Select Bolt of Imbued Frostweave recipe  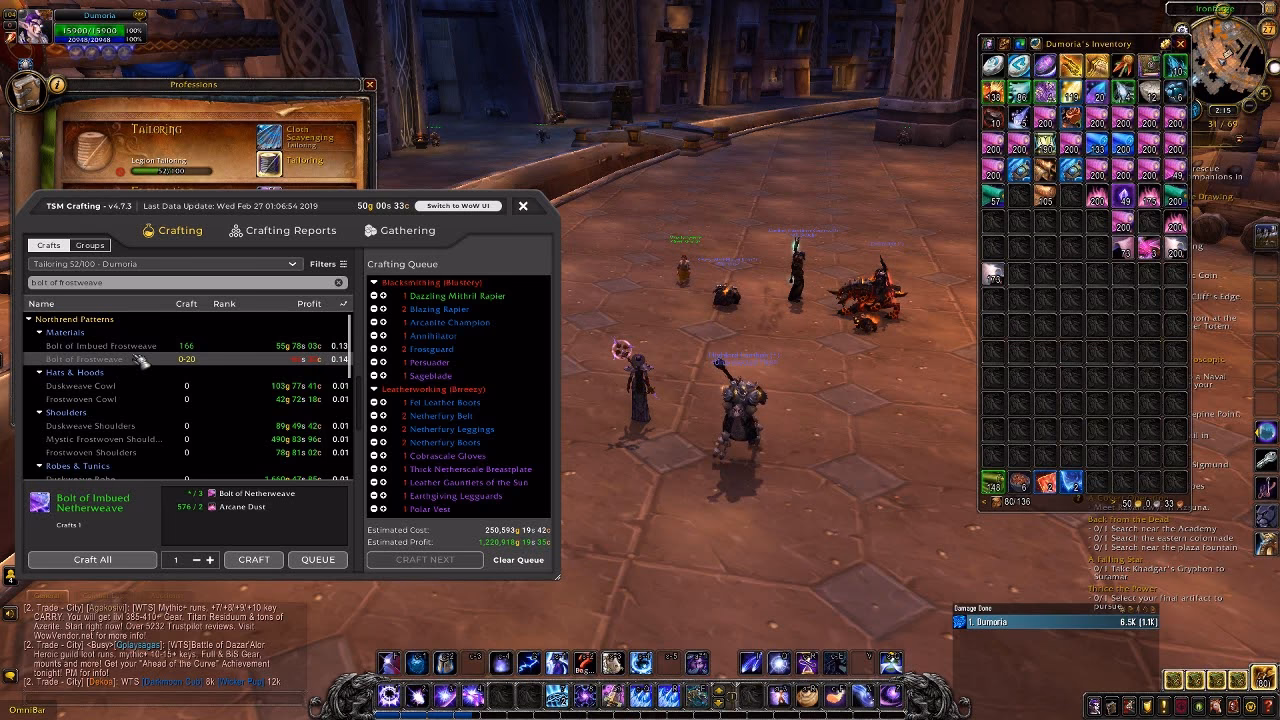101,346
